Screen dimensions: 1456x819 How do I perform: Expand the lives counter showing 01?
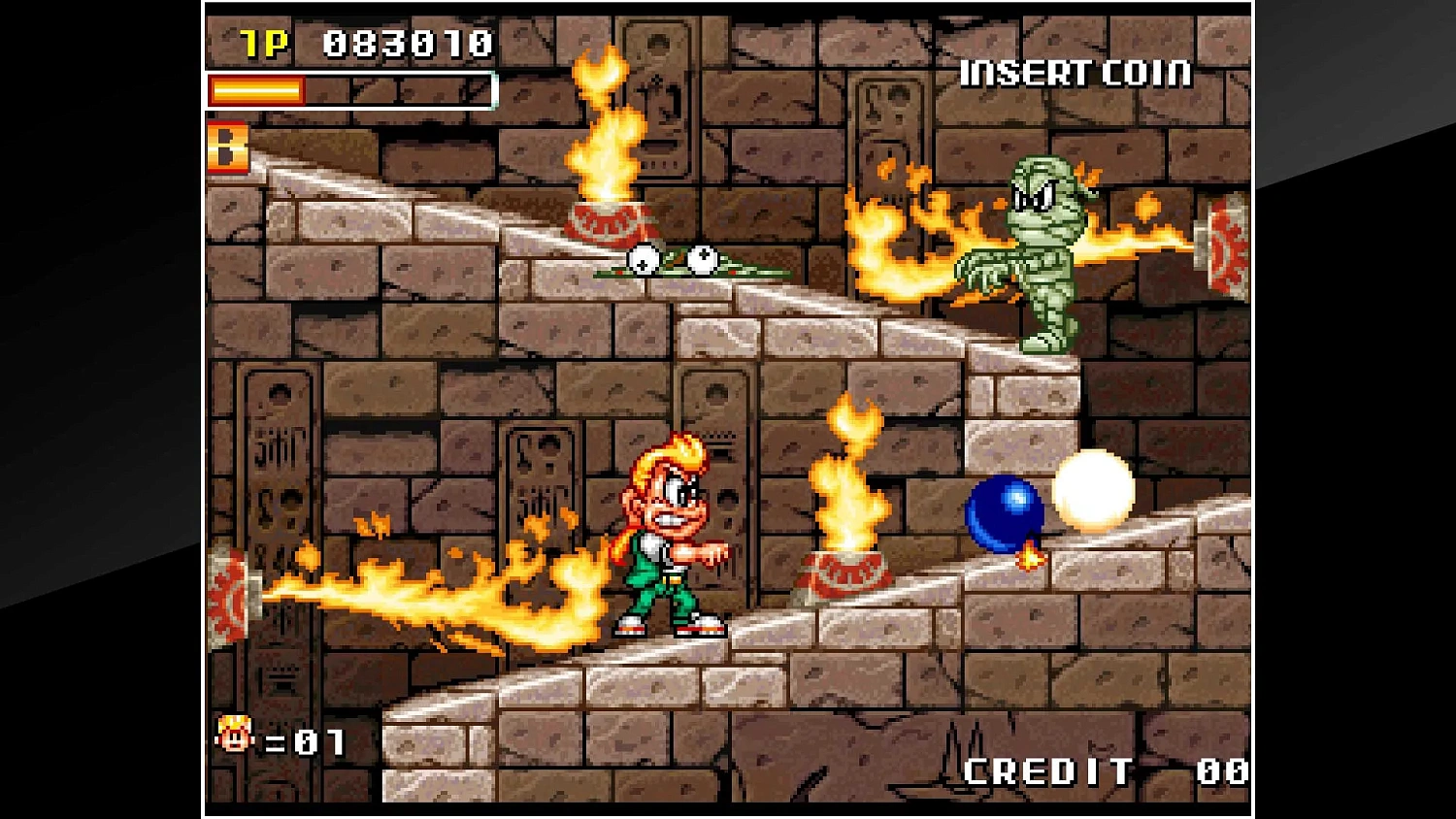pos(306,742)
